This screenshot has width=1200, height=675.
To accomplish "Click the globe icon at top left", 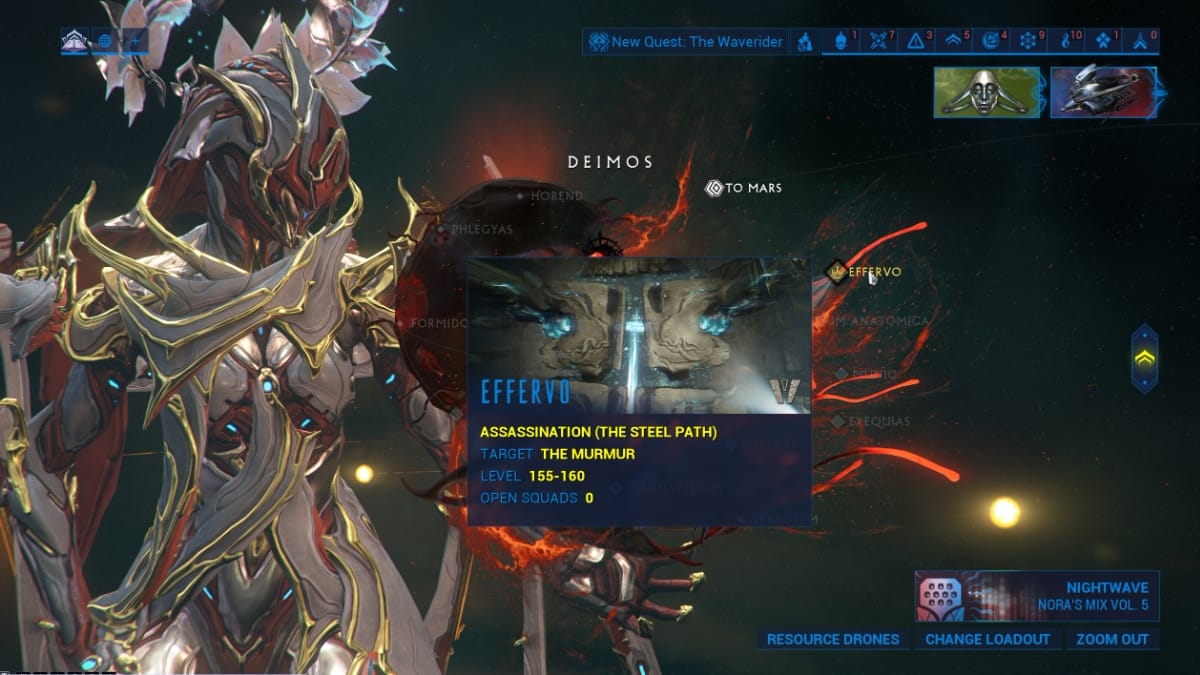I will pyautogui.click(x=105, y=42).
